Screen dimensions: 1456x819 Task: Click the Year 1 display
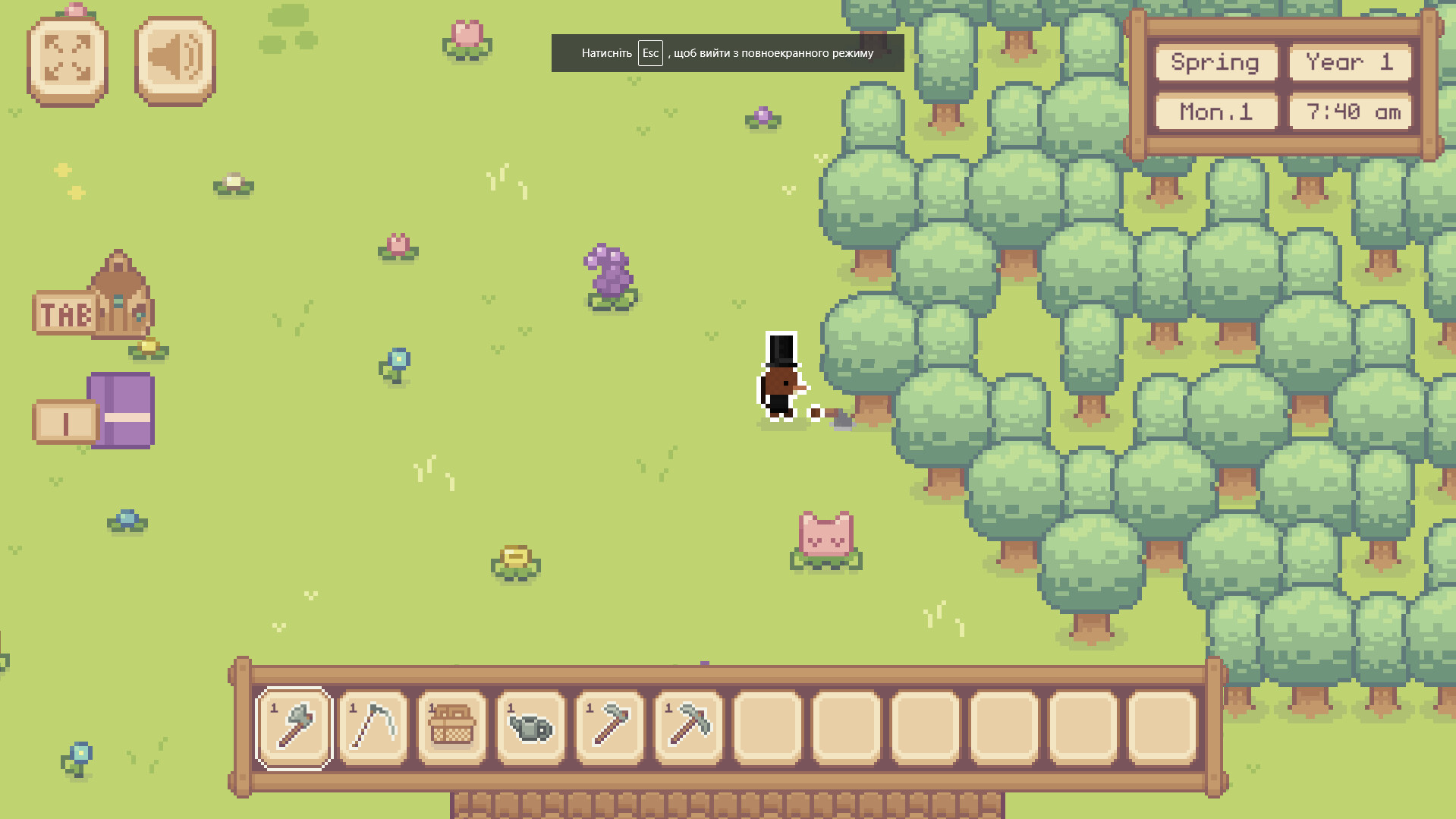(1350, 63)
